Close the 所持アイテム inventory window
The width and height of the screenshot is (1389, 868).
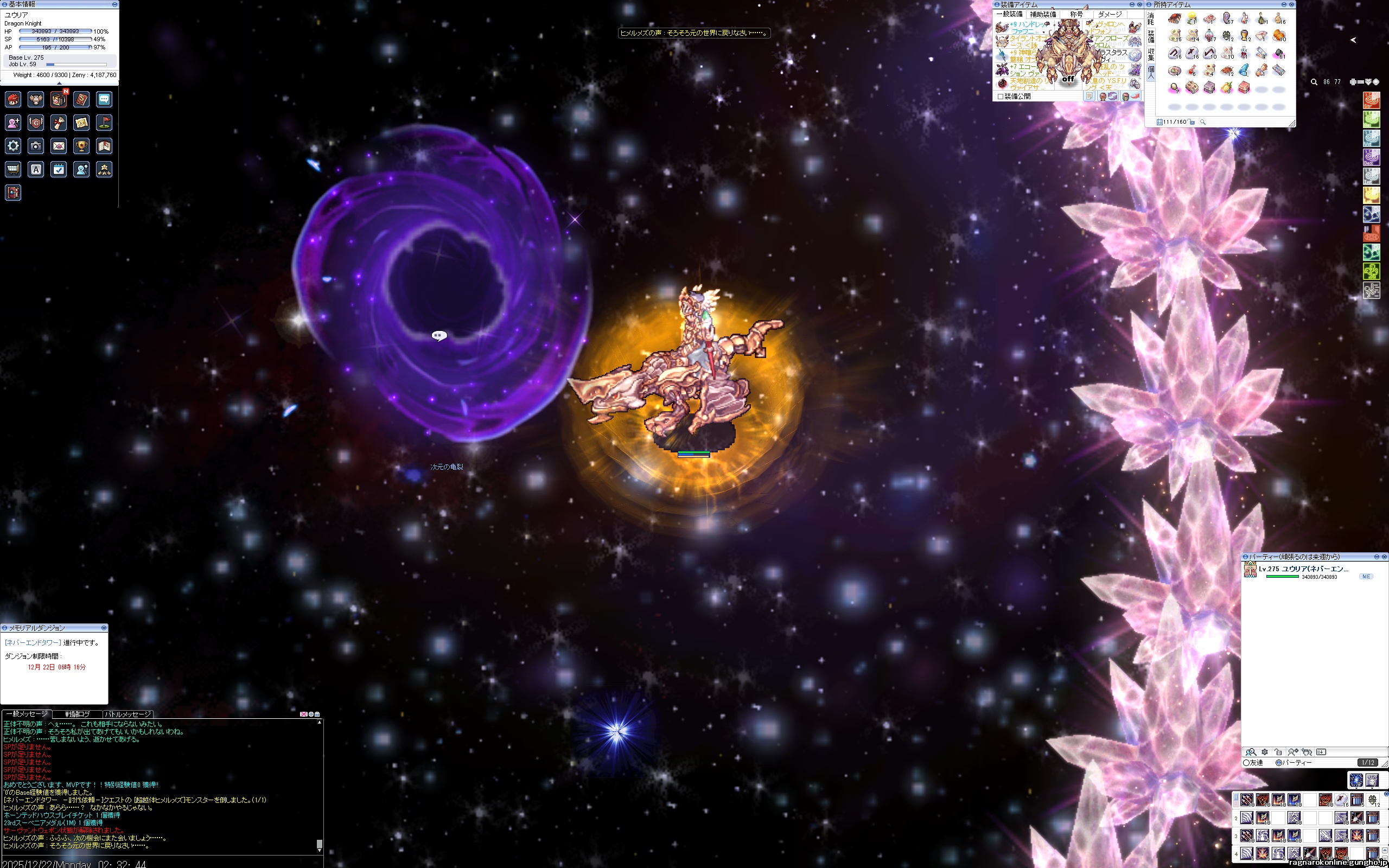click(x=1291, y=4)
